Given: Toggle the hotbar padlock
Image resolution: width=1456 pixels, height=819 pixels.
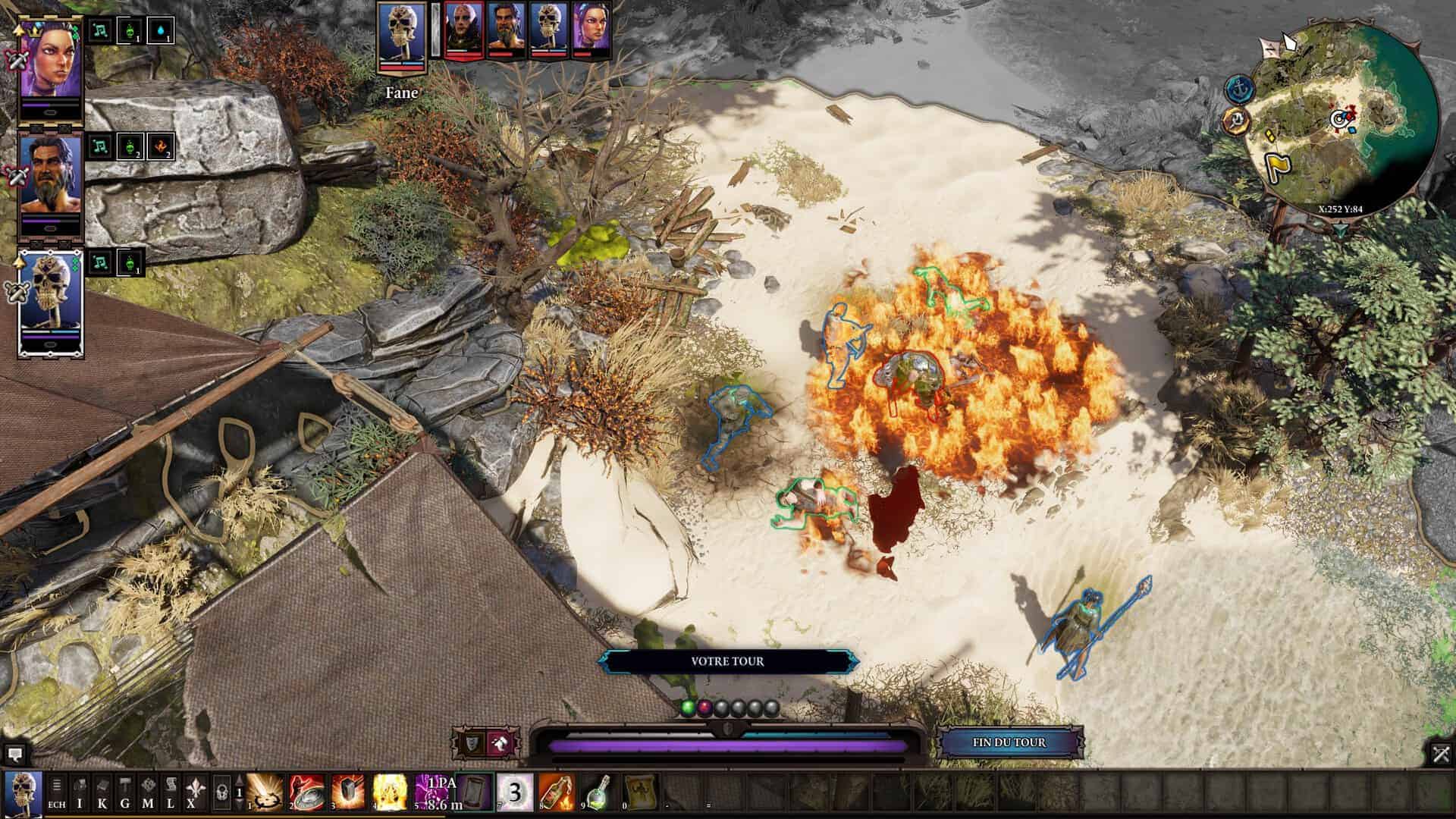Looking at the screenshot, I should click(x=221, y=792).
